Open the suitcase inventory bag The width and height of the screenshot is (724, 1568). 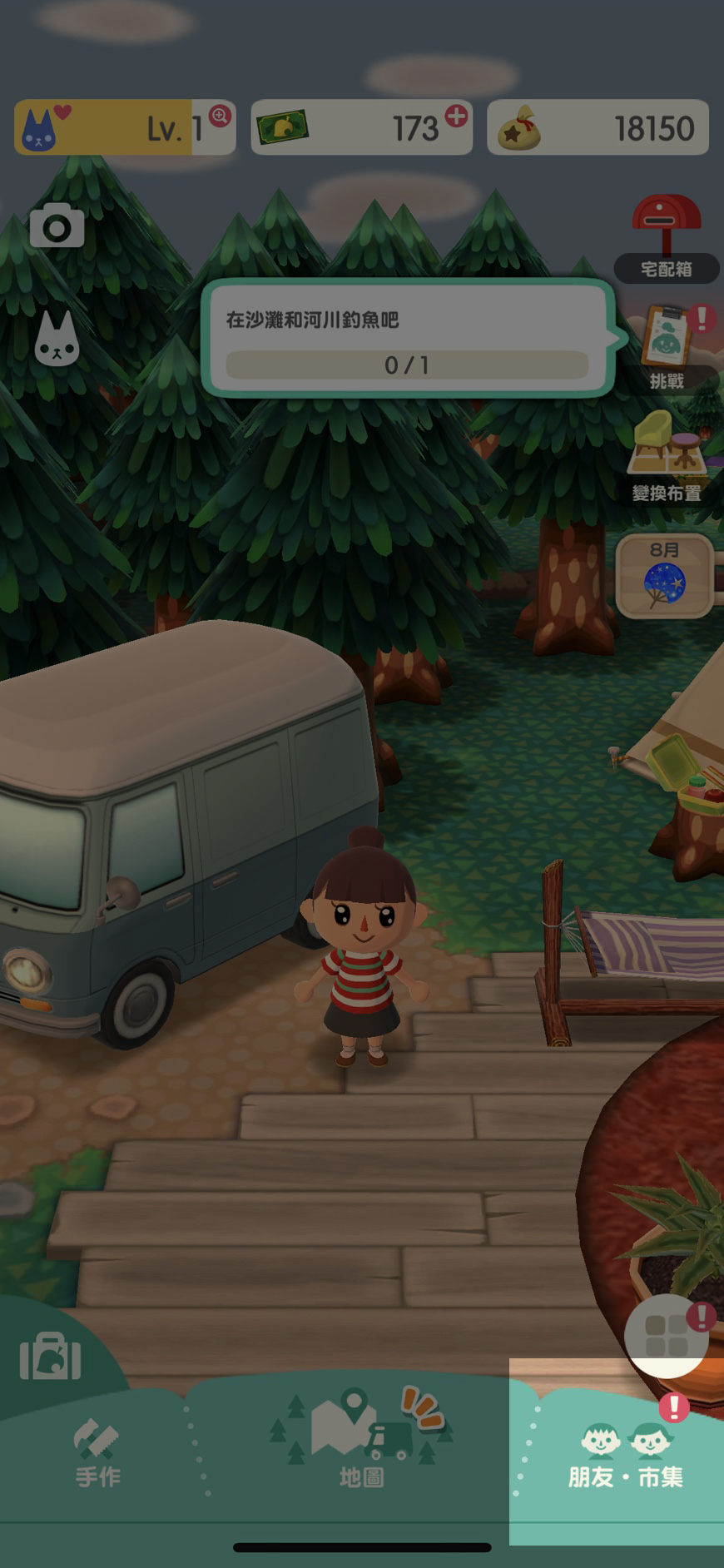51,1356
